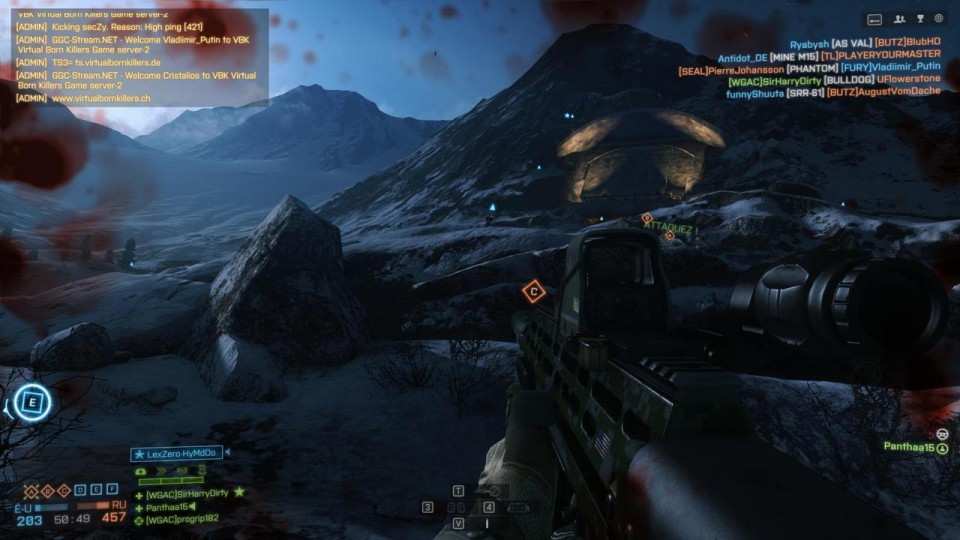Click the ATTAQUEZ attack order marker
The width and height of the screenshot is (960, 540).
669,228
